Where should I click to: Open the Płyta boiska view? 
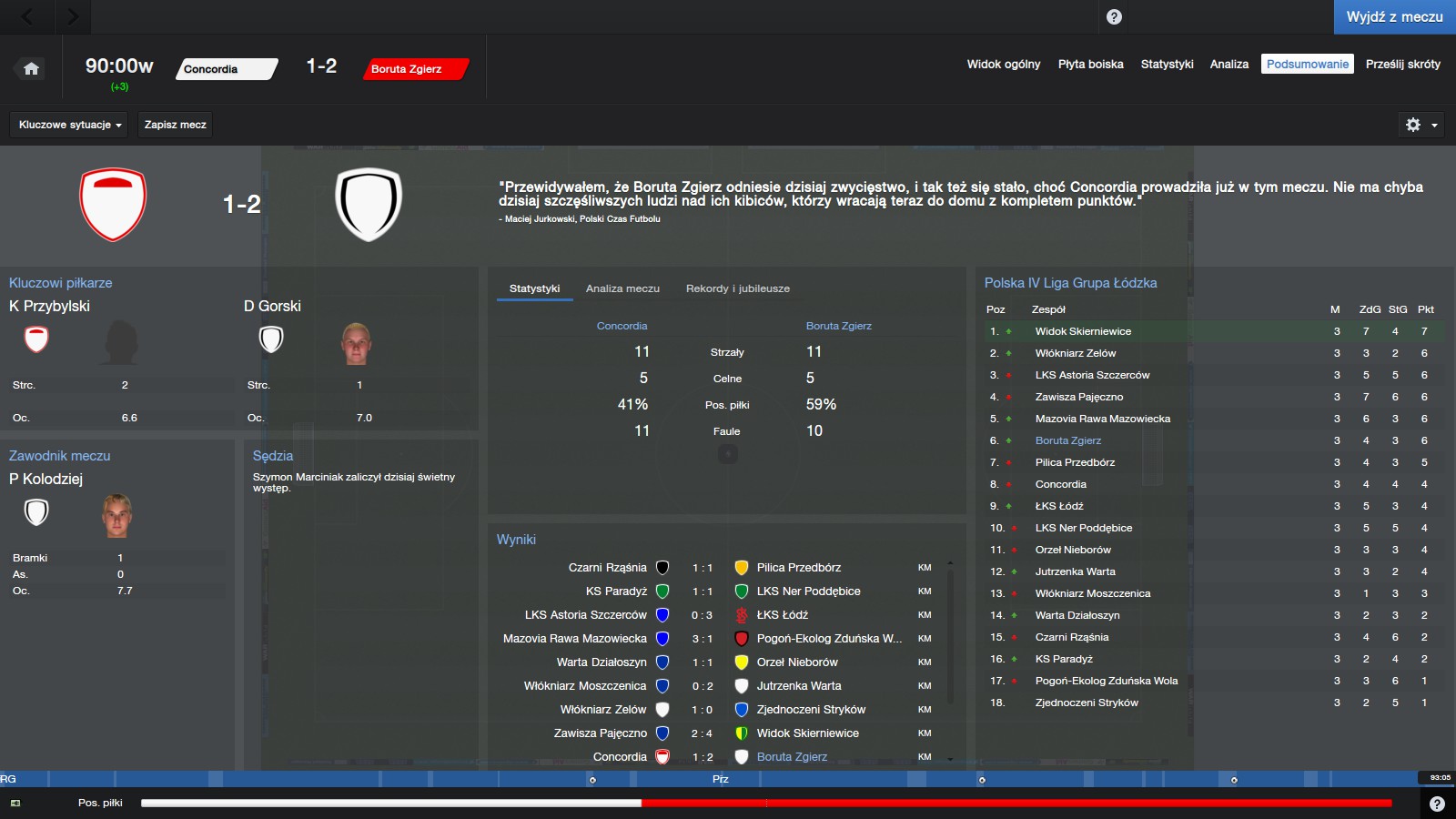1090,64
